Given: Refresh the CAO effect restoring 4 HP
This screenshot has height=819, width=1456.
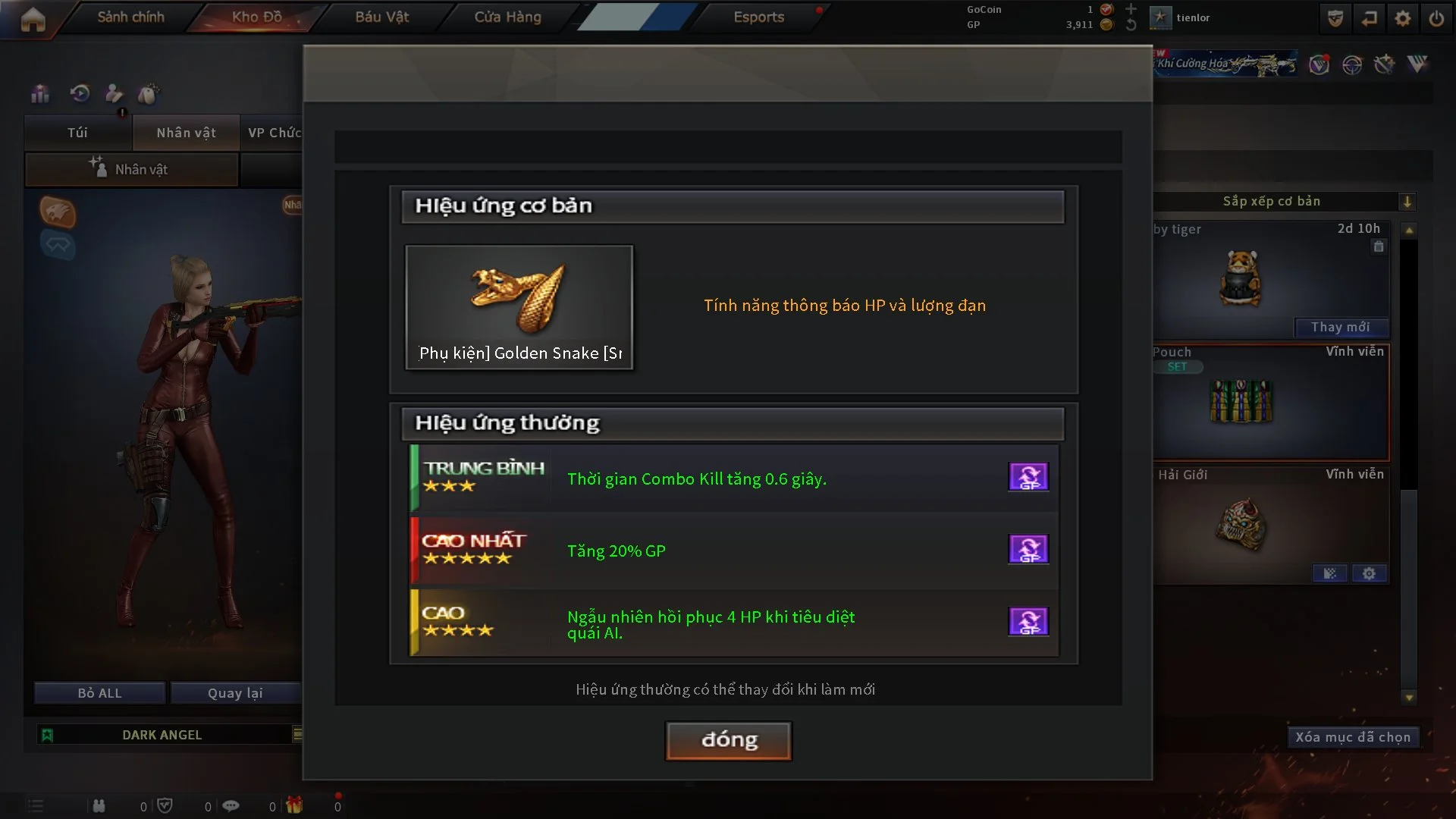Looking at the screenshot, I should tap(1028, 622).
